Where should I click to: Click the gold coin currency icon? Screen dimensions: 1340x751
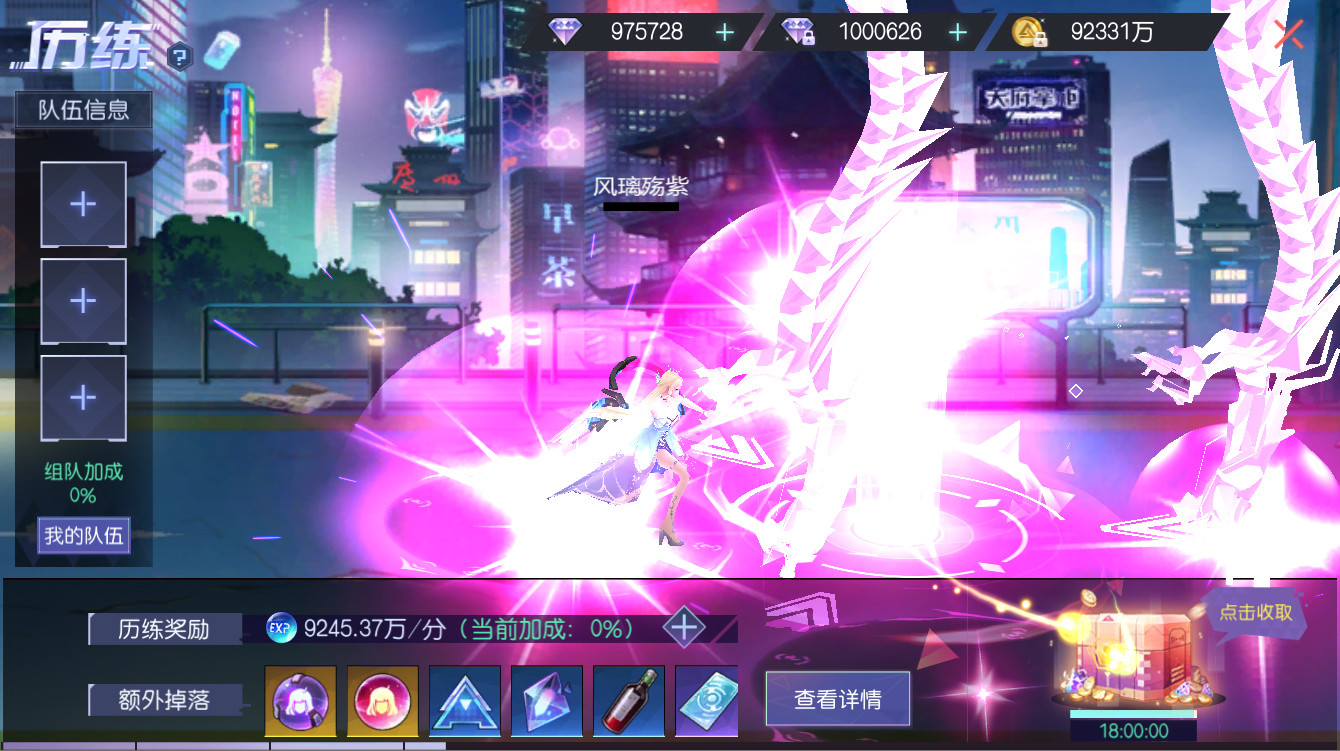pyautogui.click(x=1026, y=31)
